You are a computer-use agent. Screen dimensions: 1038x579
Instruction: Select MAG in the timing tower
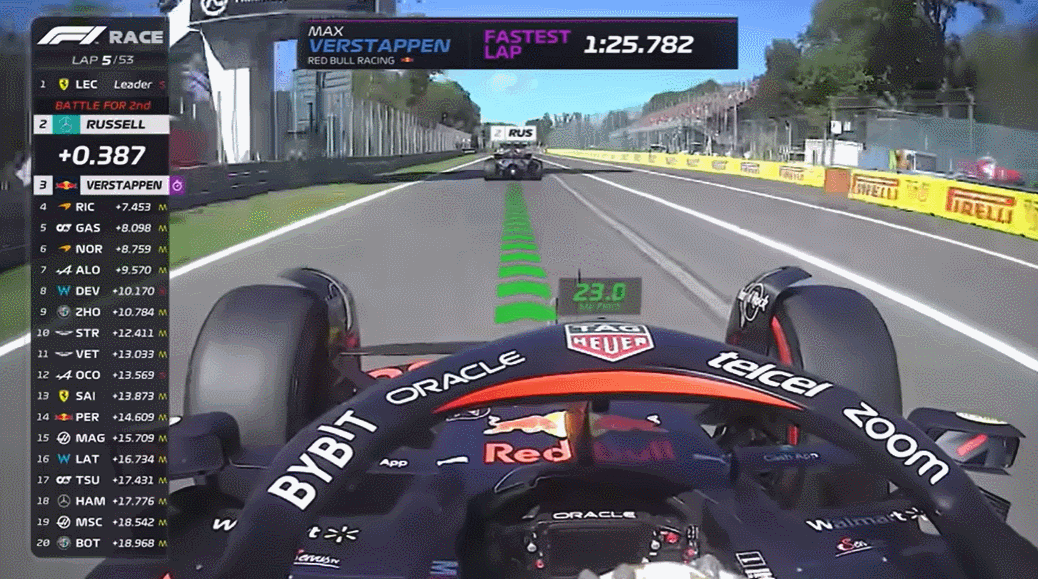[x=100, y=438]
